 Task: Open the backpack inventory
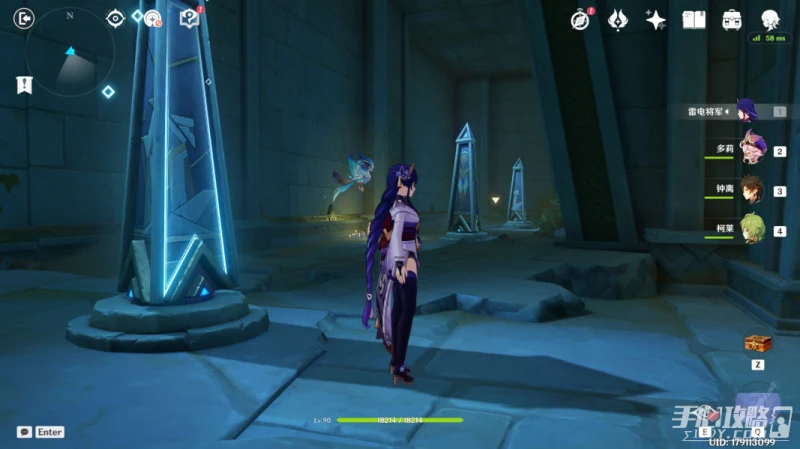(x=732, y=19)
